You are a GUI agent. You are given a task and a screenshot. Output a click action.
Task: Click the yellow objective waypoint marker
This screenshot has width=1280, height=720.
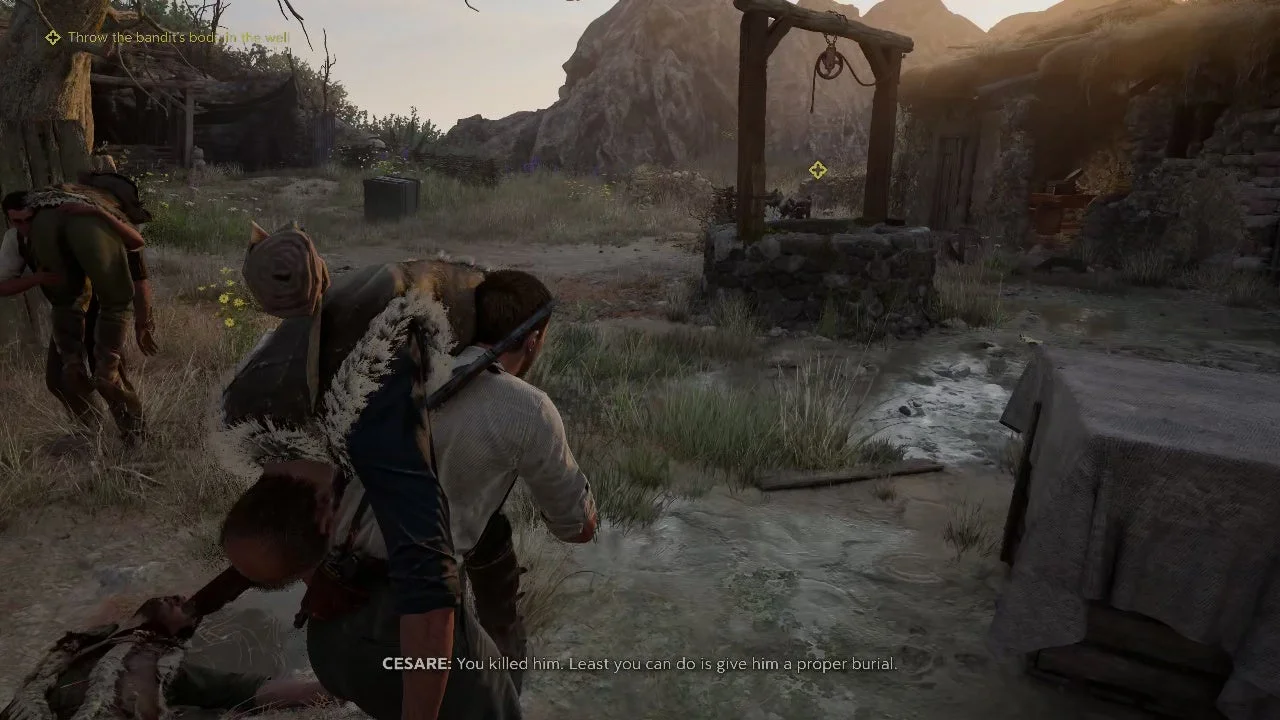[x=818, y=171]
